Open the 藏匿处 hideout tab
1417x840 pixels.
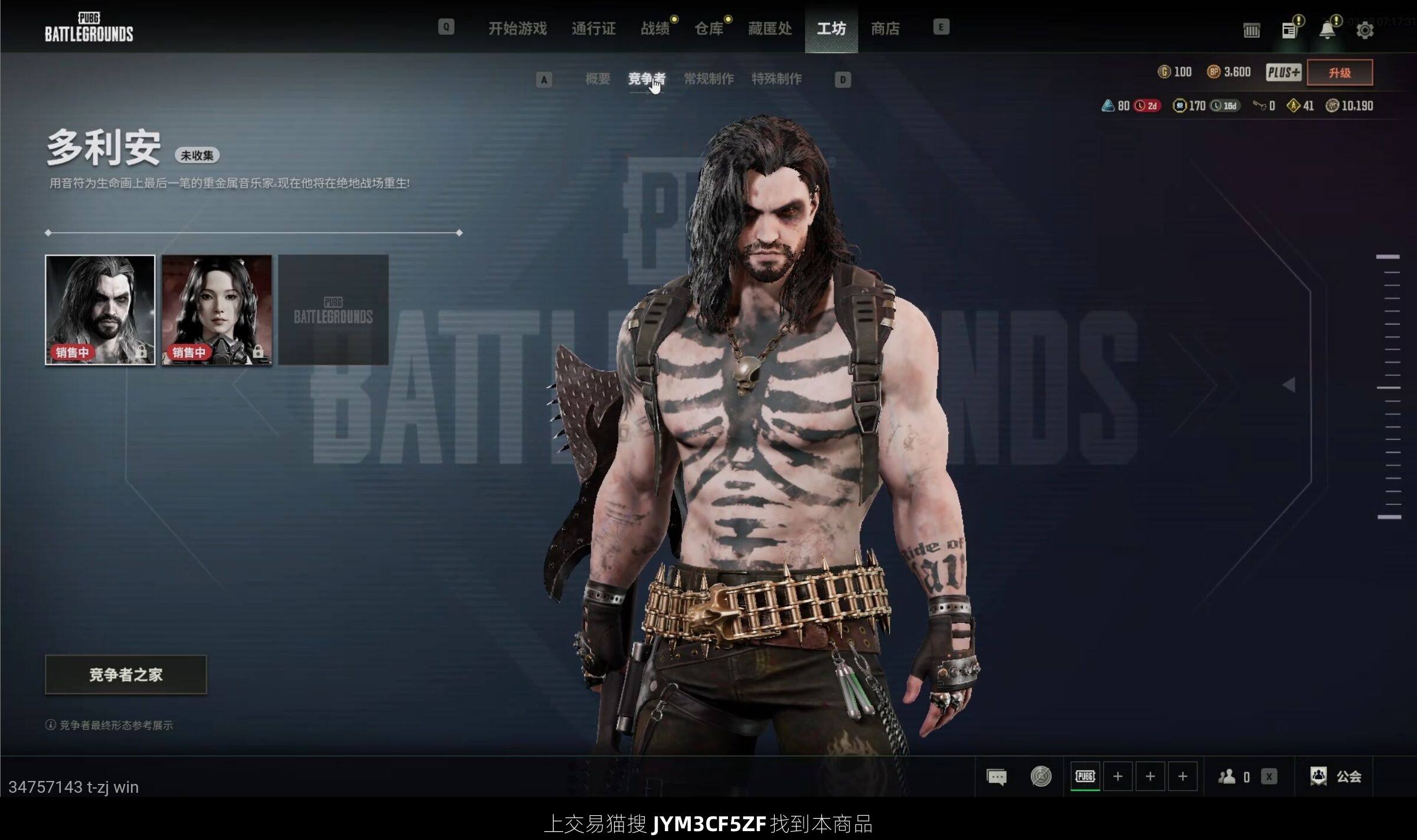click(x=770, y=28)
